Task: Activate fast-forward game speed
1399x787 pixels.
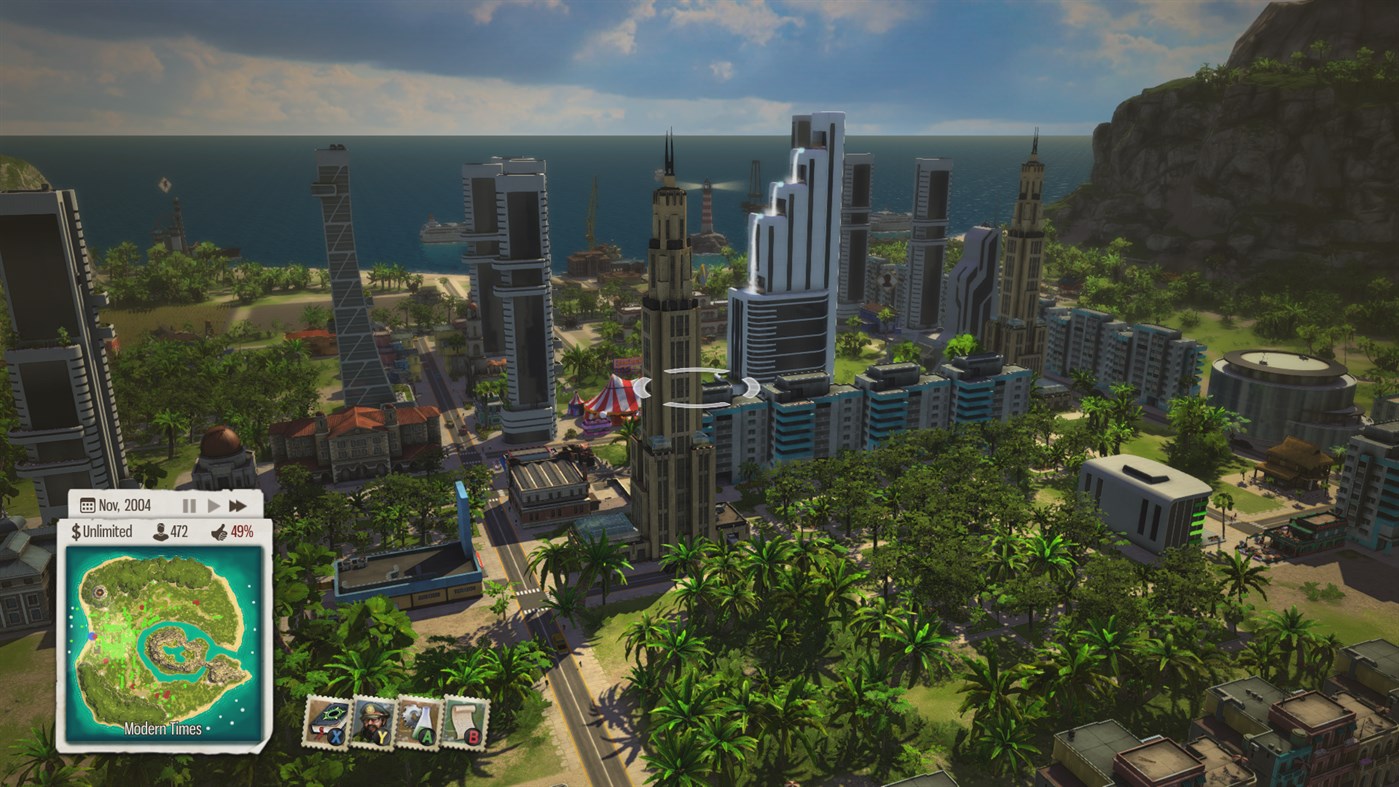Action: (x=238, y=506)
